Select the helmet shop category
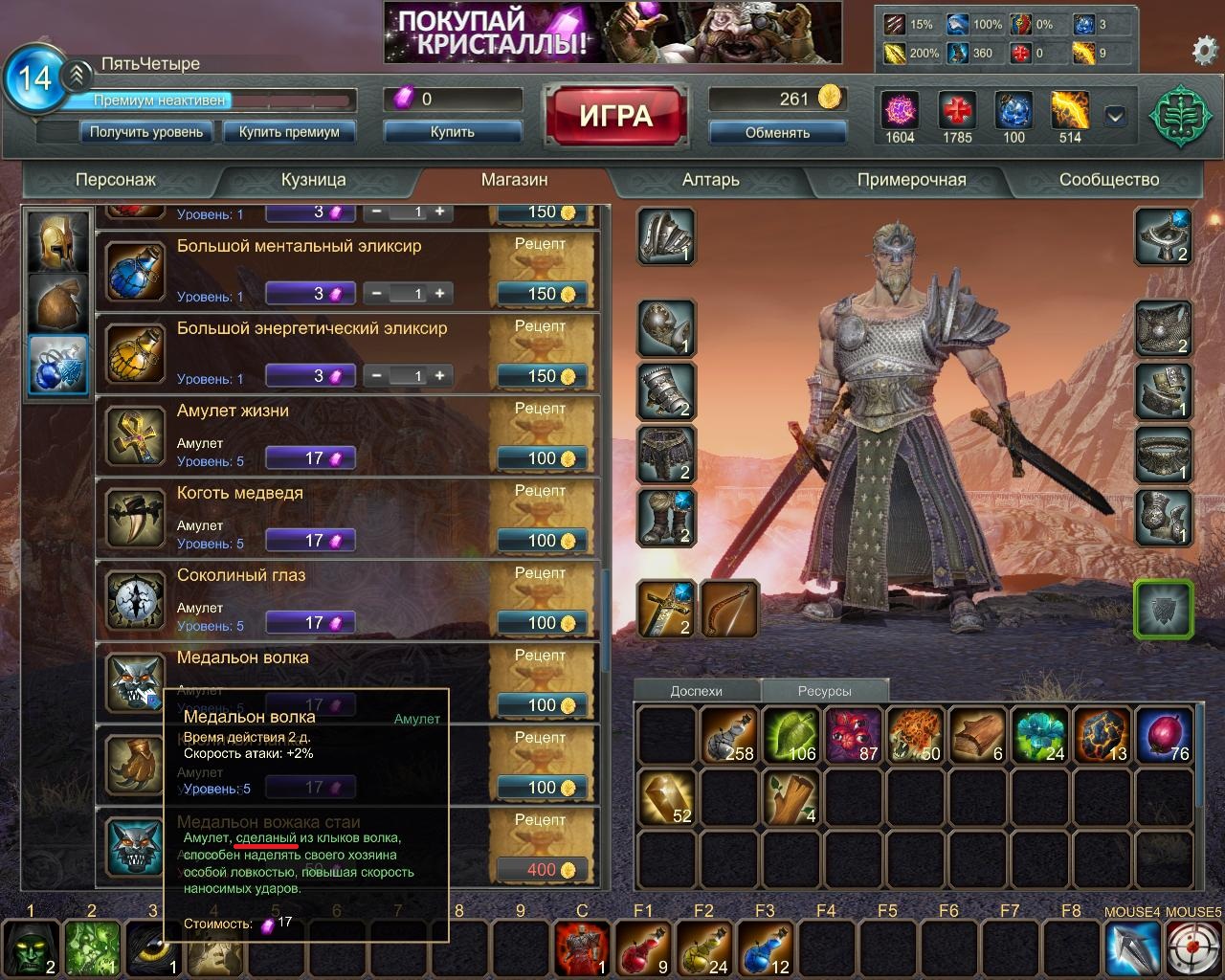The height and width of the screenshot is (980, 1225). [57, 241]
